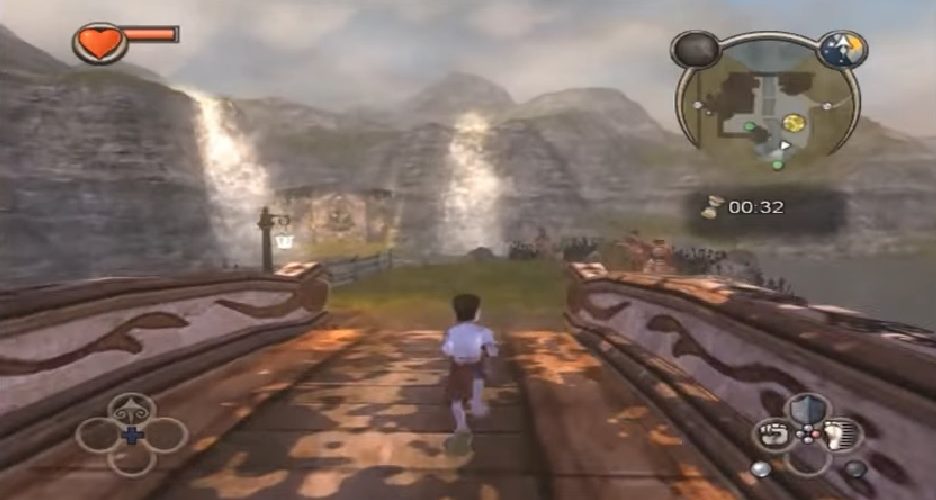Click the white player arrow on minimap

[x=785, y=146]
